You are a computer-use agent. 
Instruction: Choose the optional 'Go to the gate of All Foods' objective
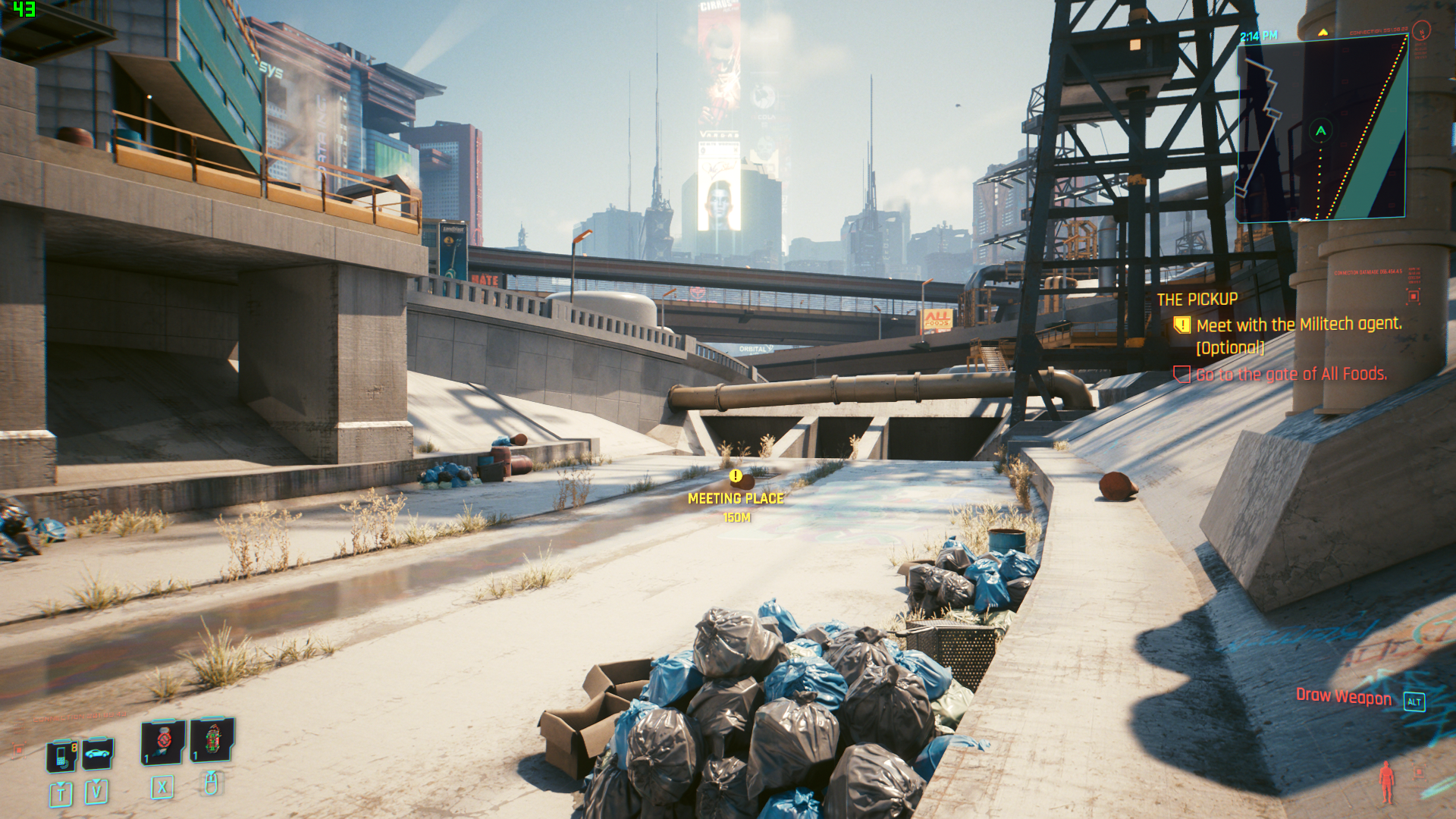[x=1291, y=374]
